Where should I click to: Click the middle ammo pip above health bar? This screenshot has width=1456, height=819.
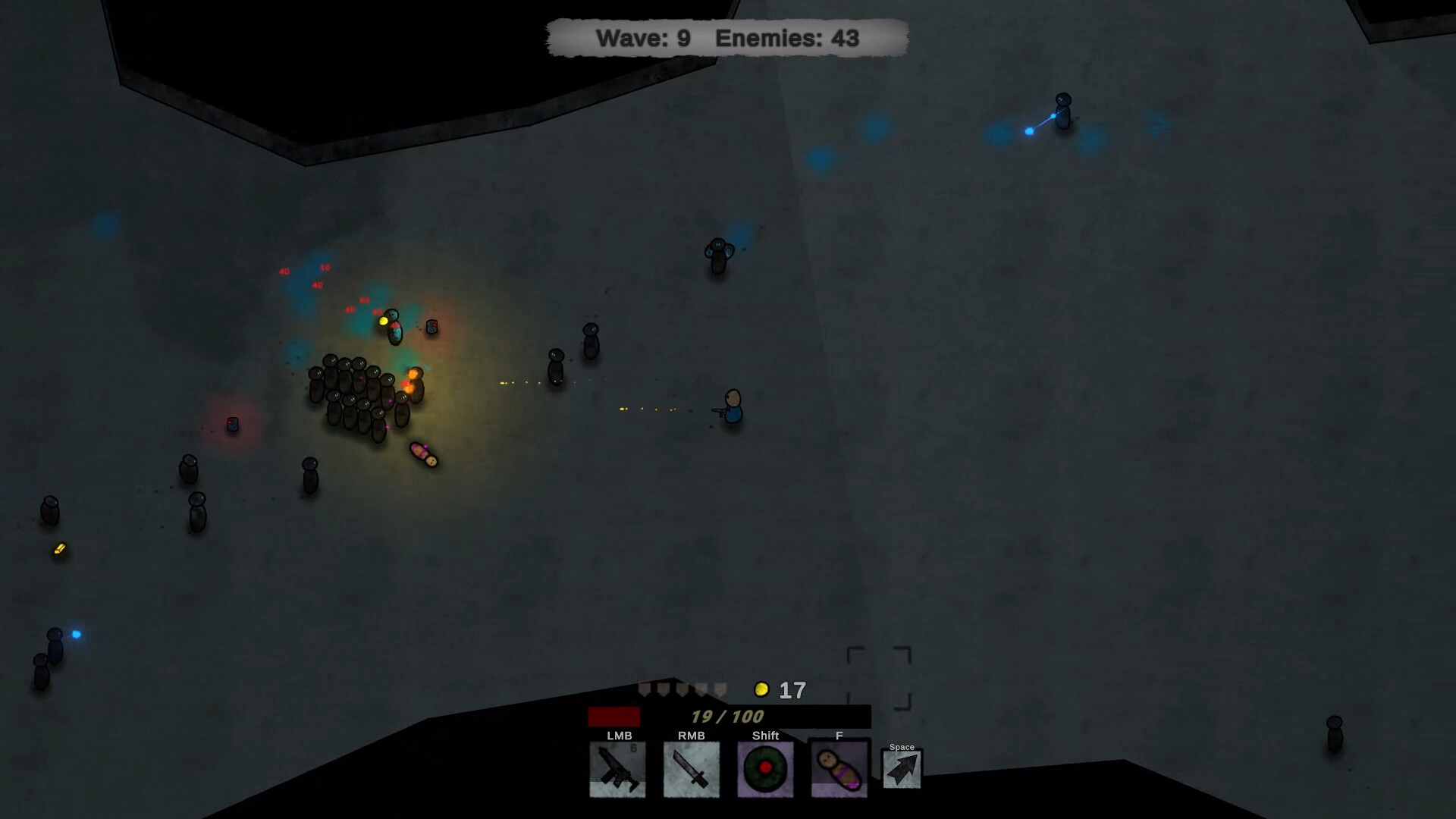click(682, 689)
